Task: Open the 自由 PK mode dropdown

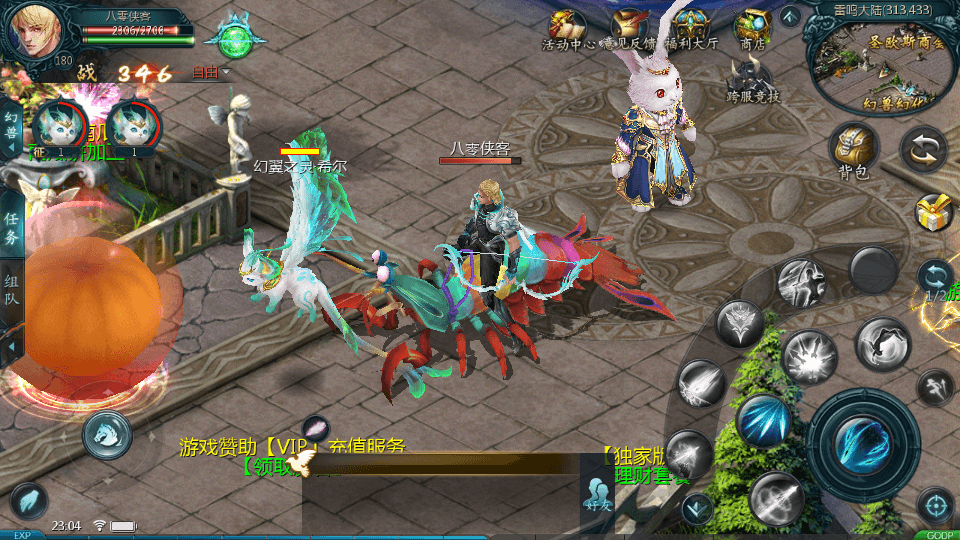Action: pyautogui.click(x=211, y=72)
